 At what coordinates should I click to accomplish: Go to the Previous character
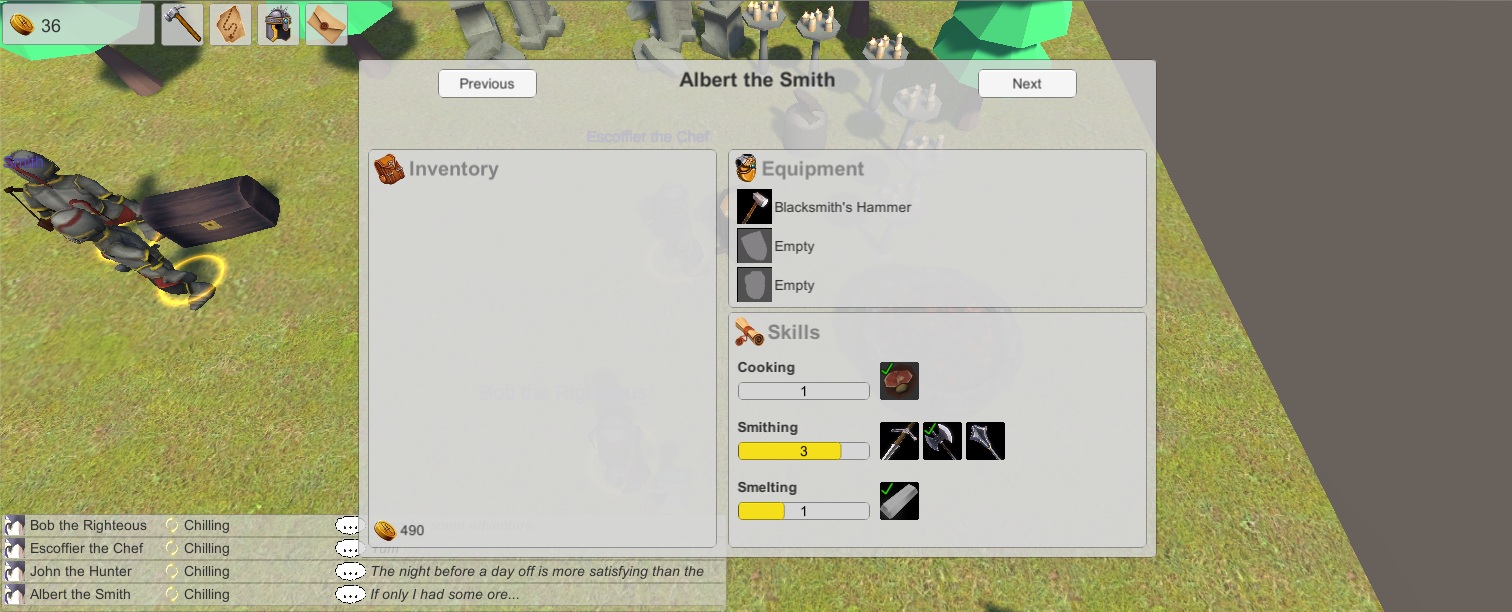(x=487, y=84)
